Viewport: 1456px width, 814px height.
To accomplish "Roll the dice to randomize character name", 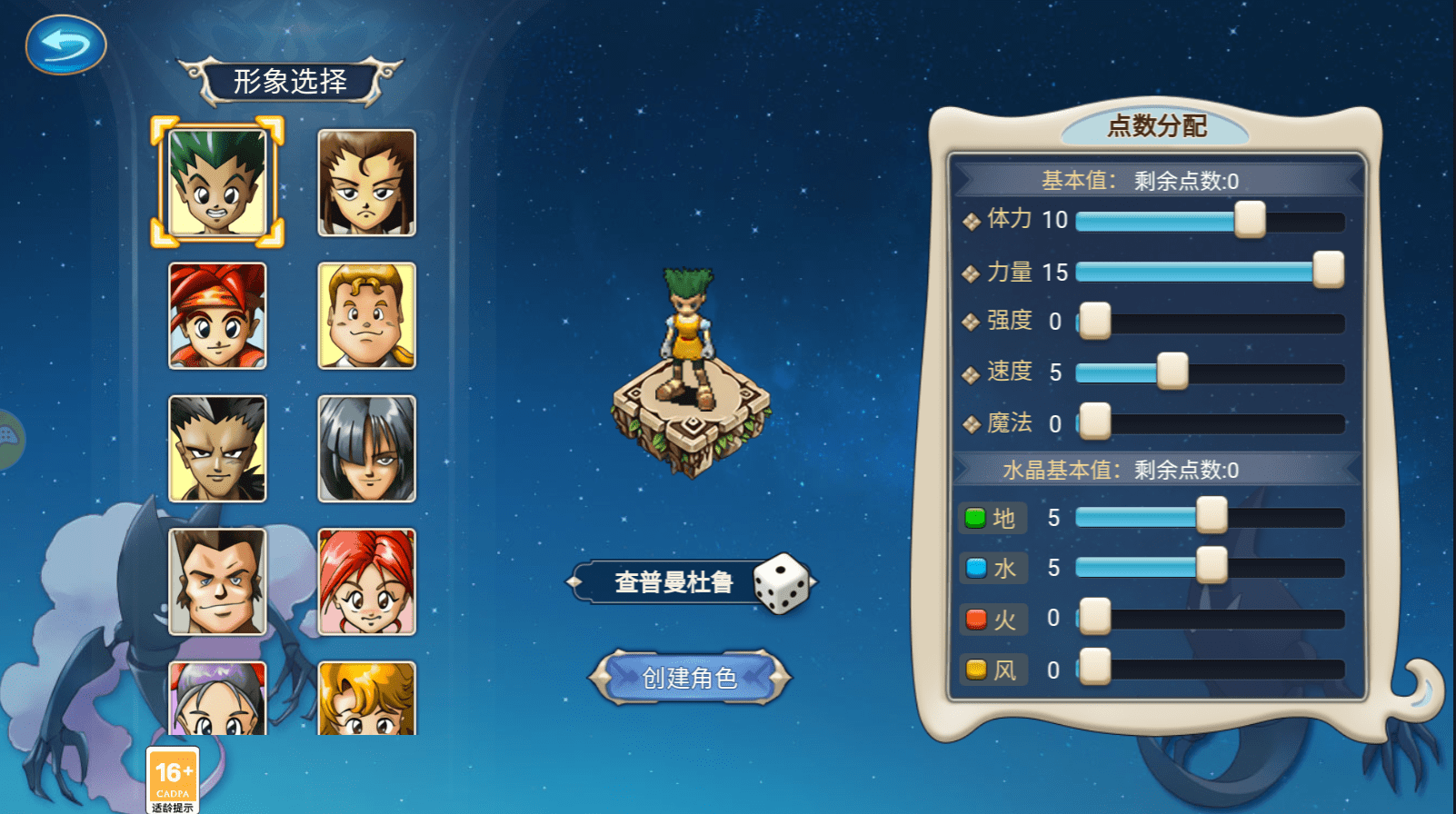I will [x=783, y=583].
